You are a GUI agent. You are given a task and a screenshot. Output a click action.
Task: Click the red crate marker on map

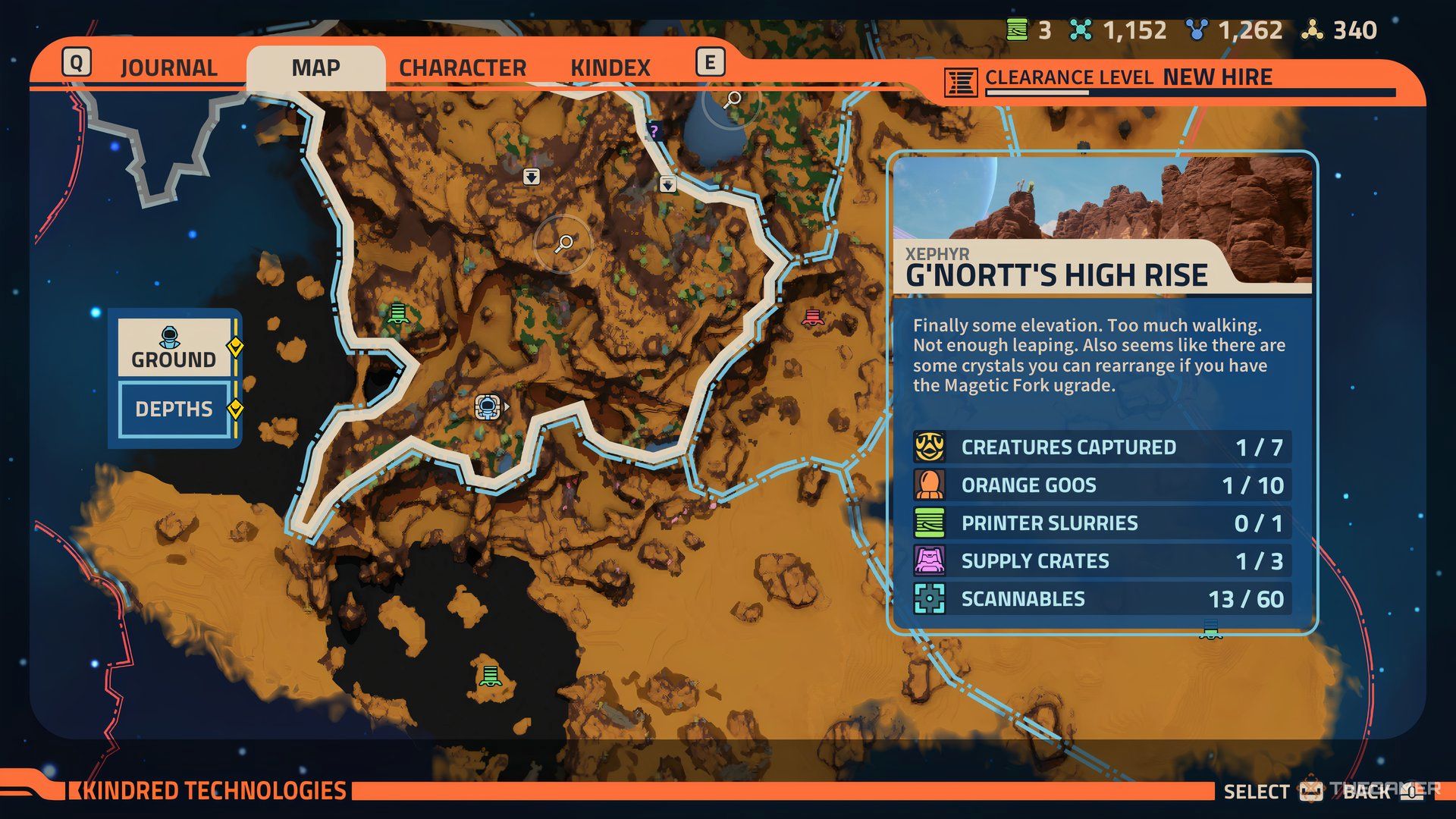812,318
